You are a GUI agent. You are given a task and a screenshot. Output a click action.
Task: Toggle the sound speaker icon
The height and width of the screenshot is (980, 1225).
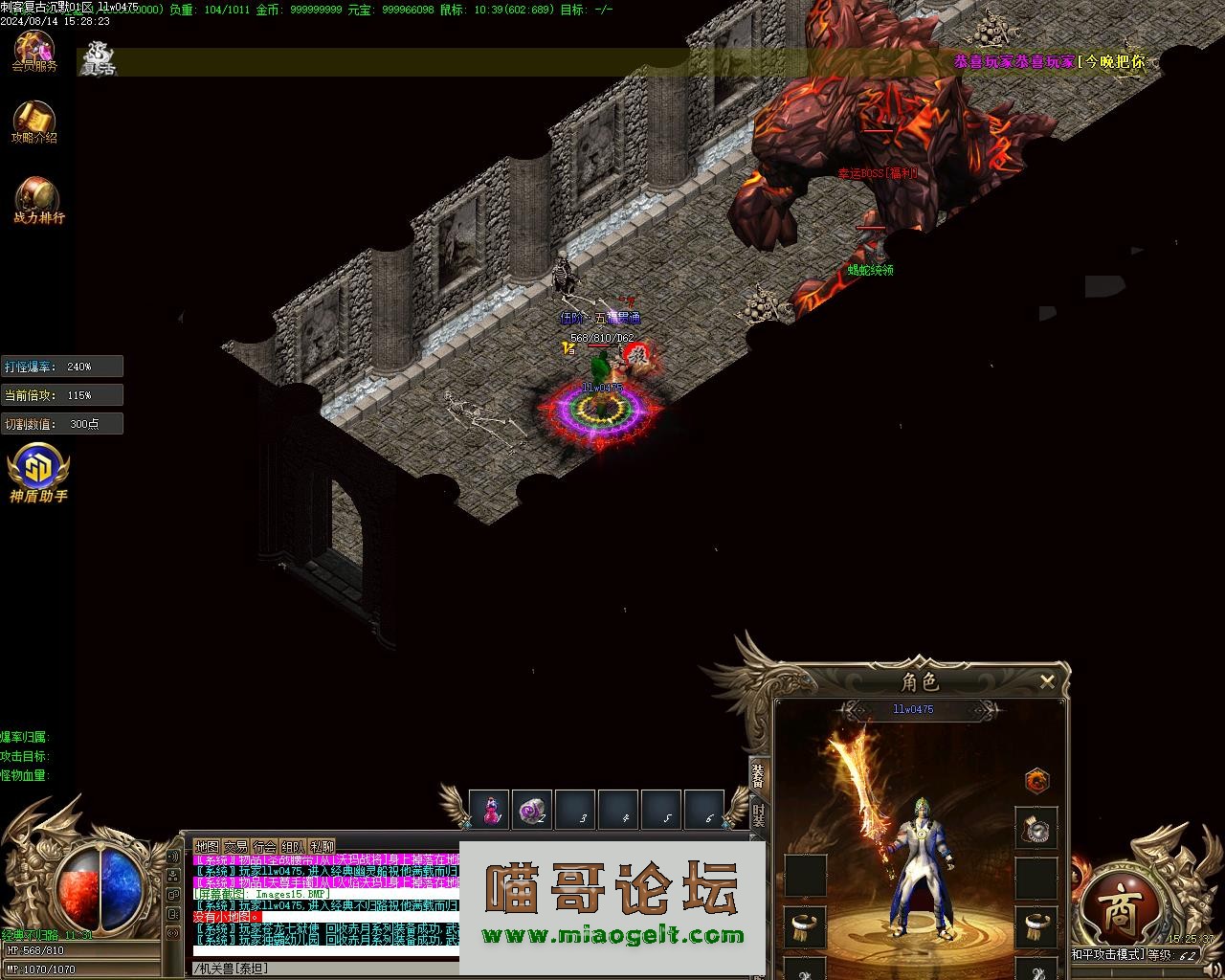pyautogui.click(x=173, y=857)
